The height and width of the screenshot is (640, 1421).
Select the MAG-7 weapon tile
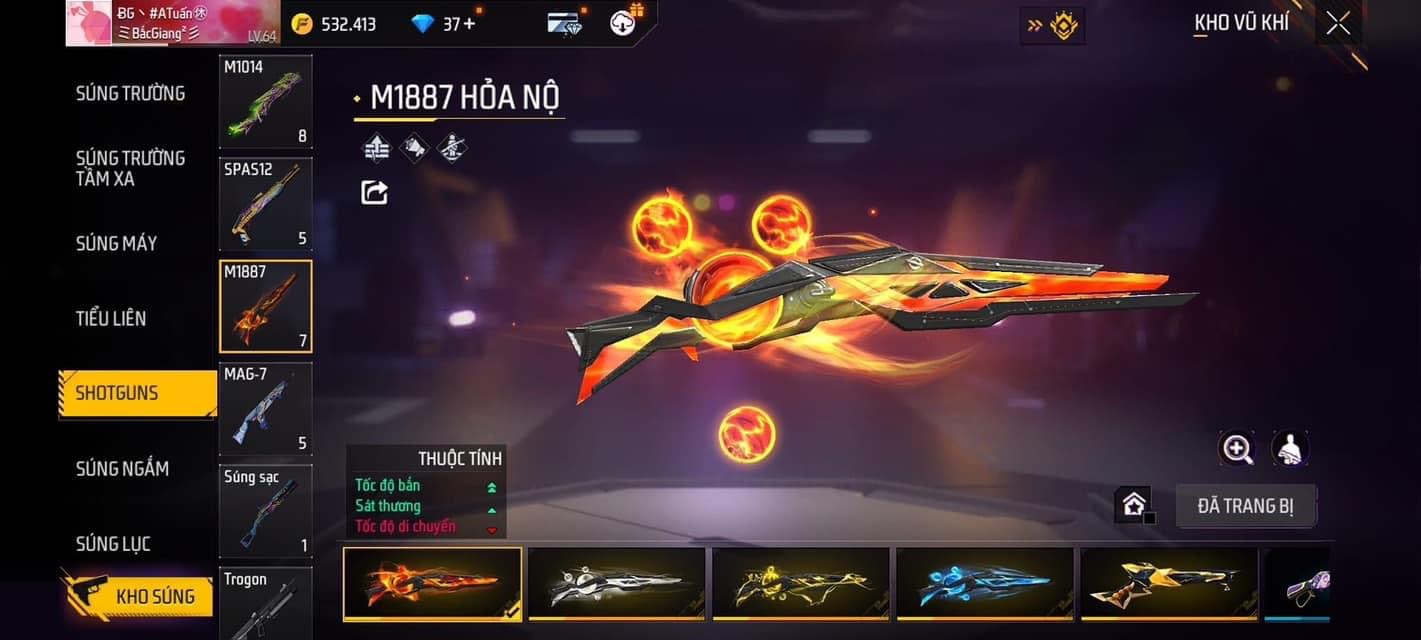(265, 408)
